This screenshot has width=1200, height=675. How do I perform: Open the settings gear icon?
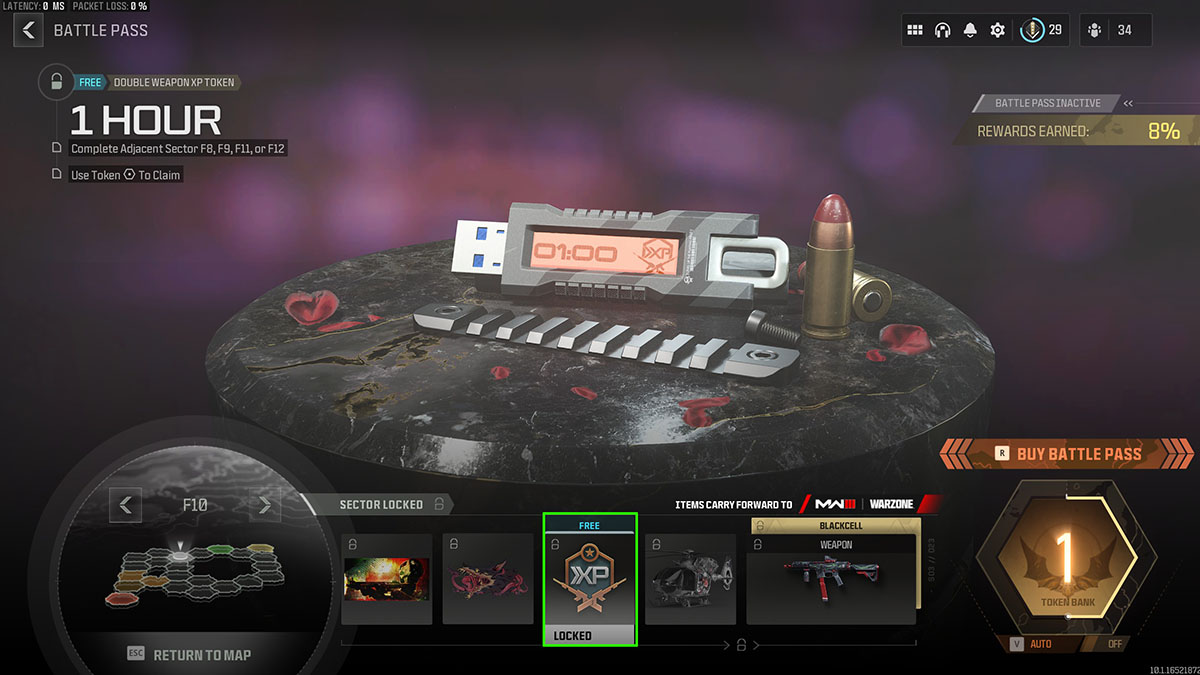pyautogui.click(x=997, y=30)
